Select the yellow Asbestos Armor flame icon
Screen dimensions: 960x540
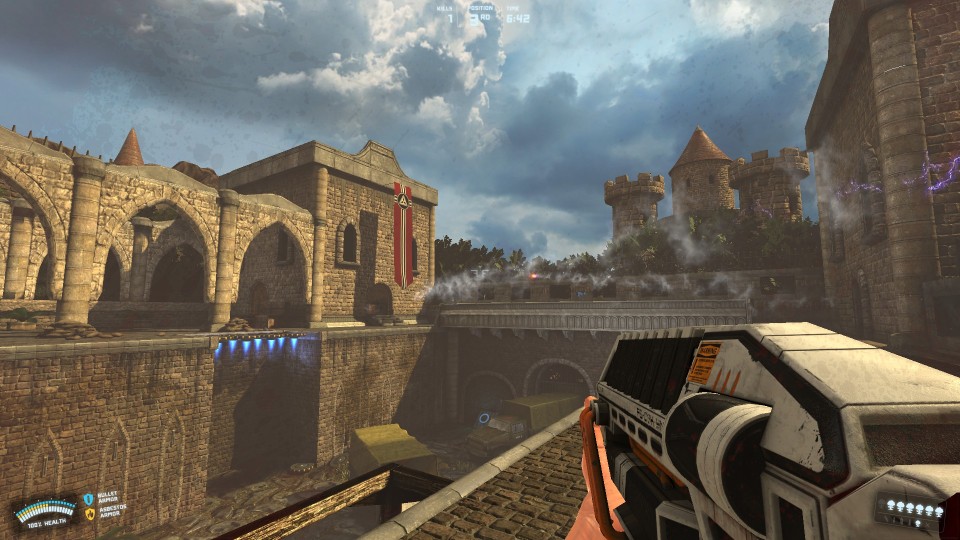89,514
